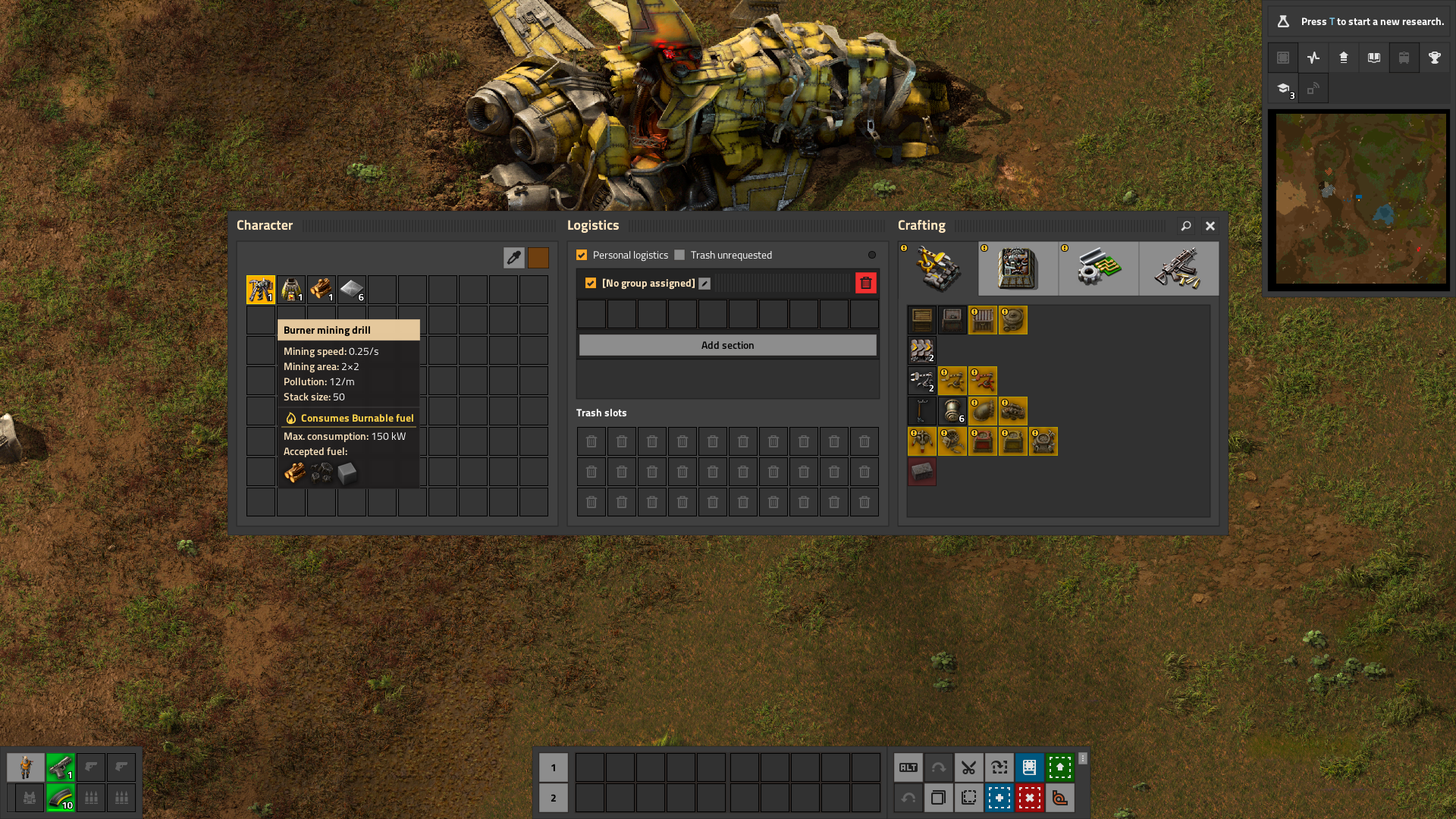Select the scissors cut tool
Screen dimensions: 1456x819
tap(968, 767)
